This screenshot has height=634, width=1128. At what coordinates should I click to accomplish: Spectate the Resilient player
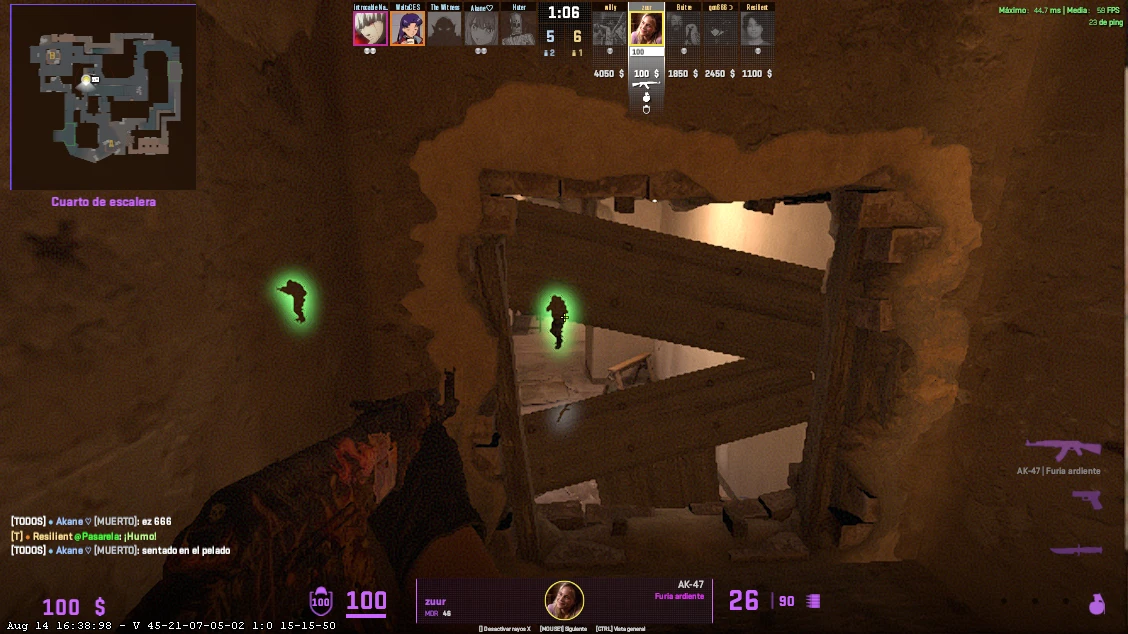[757, 28]
